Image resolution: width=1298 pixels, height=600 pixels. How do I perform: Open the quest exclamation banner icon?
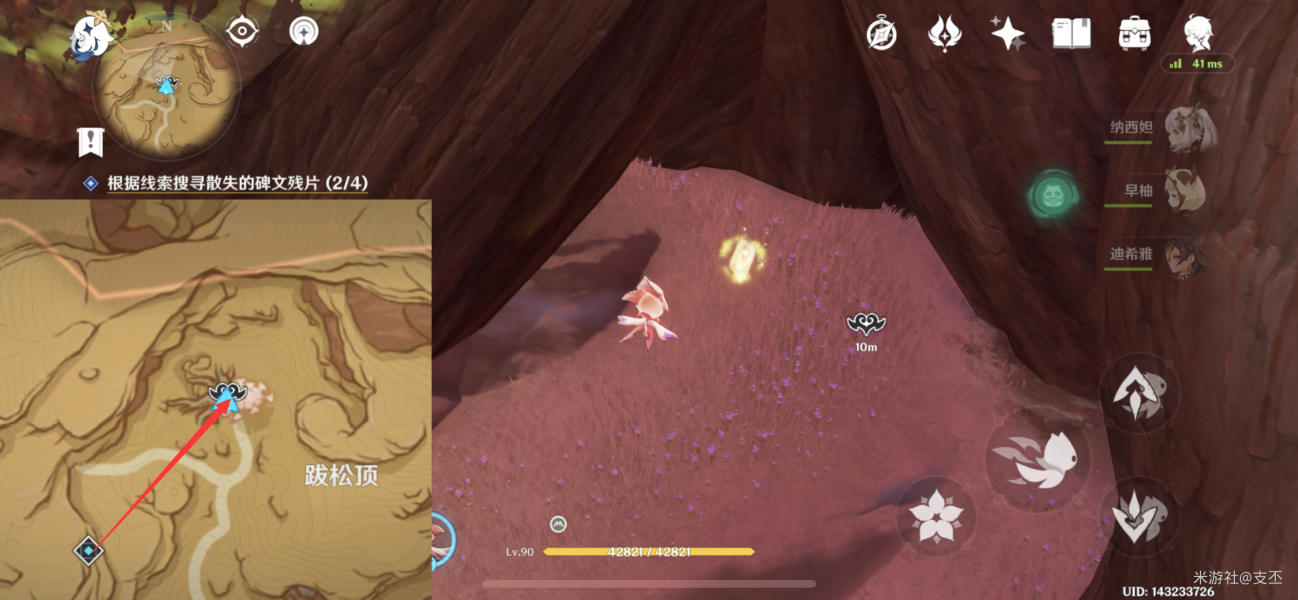[91, 141]
